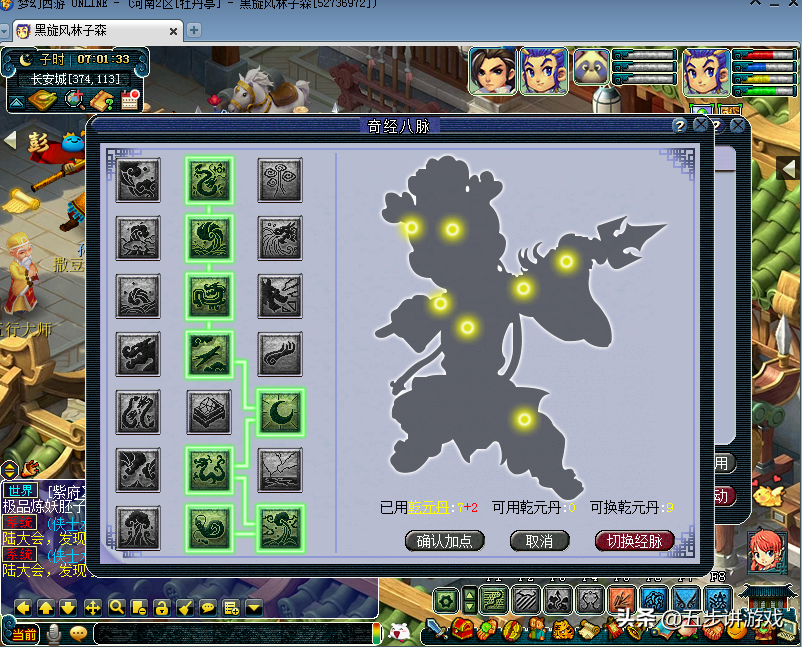Open the gear settings button on skill bar
The image size is (802, 647).
coord(446,601)
